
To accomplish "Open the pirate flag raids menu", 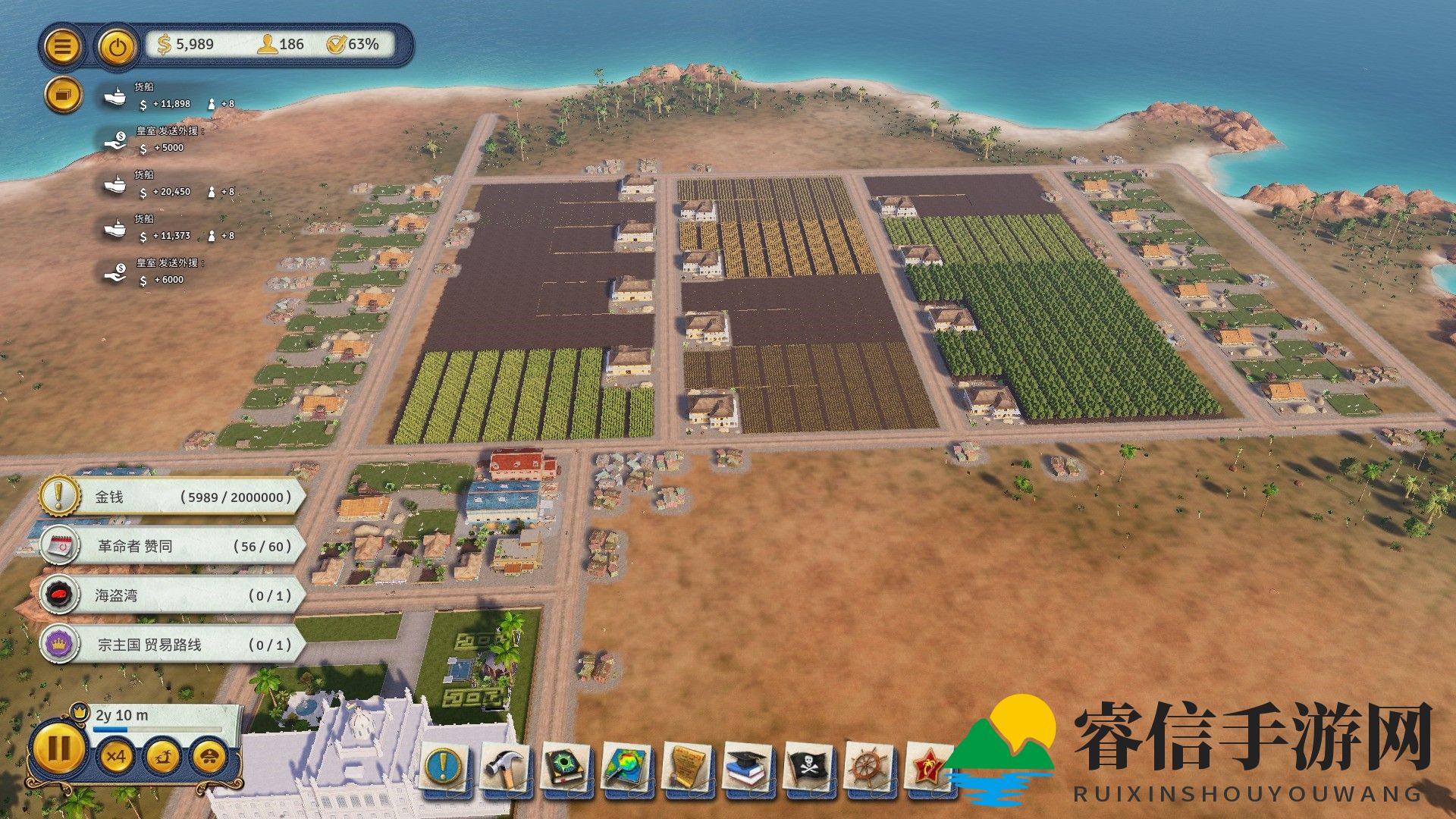I will [x=809, y=767].
